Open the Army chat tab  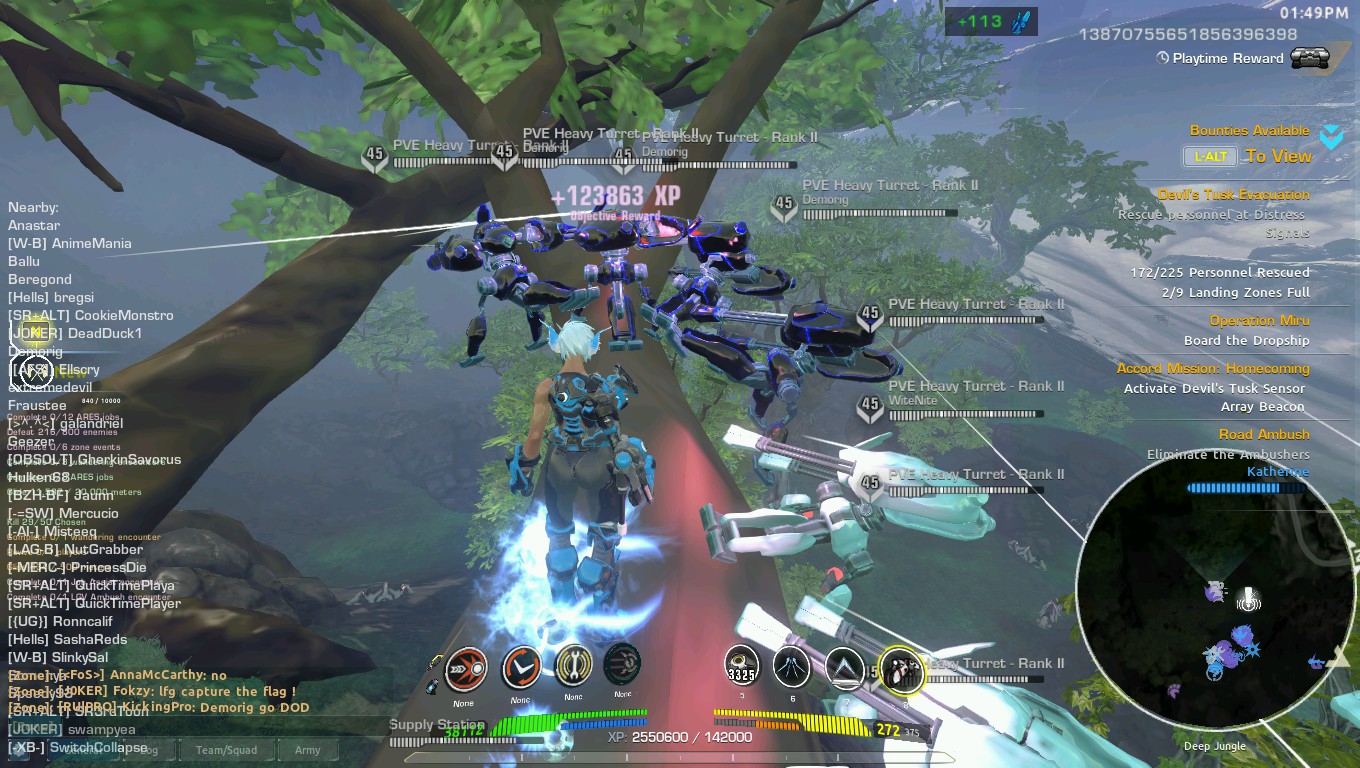(x=307, y=750)
